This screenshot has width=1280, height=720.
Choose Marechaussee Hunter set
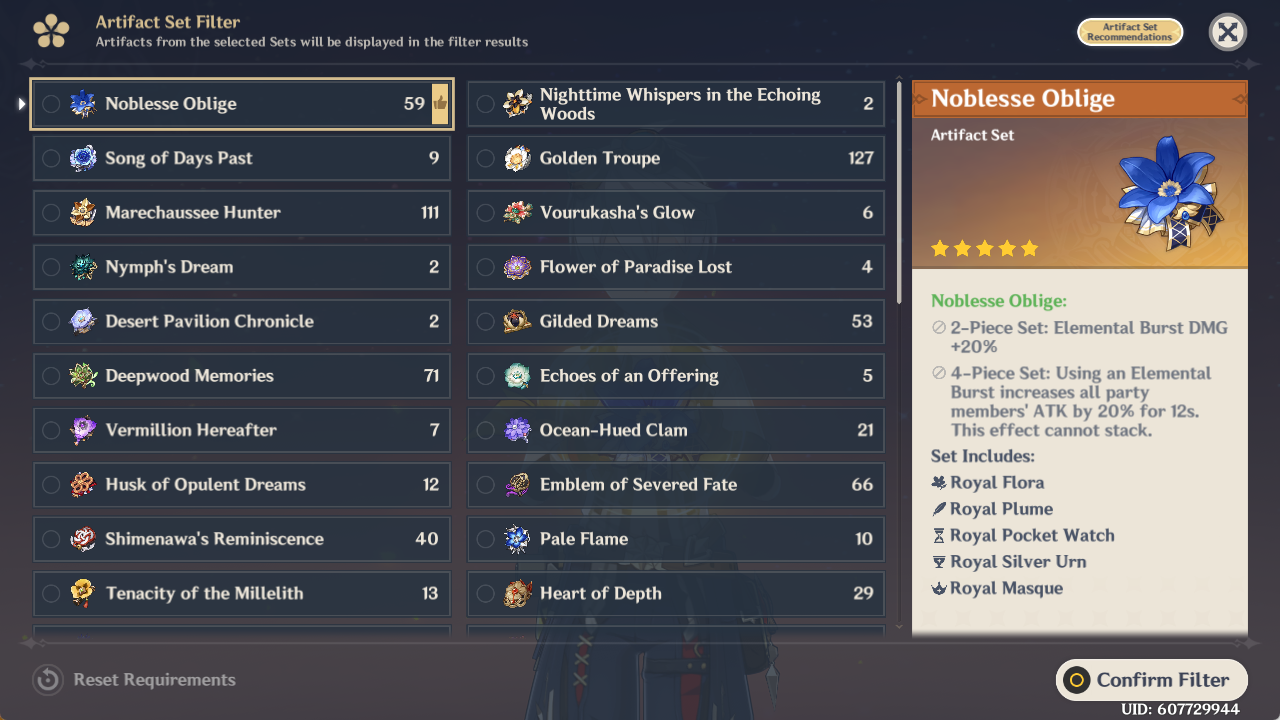coord(240,212)
